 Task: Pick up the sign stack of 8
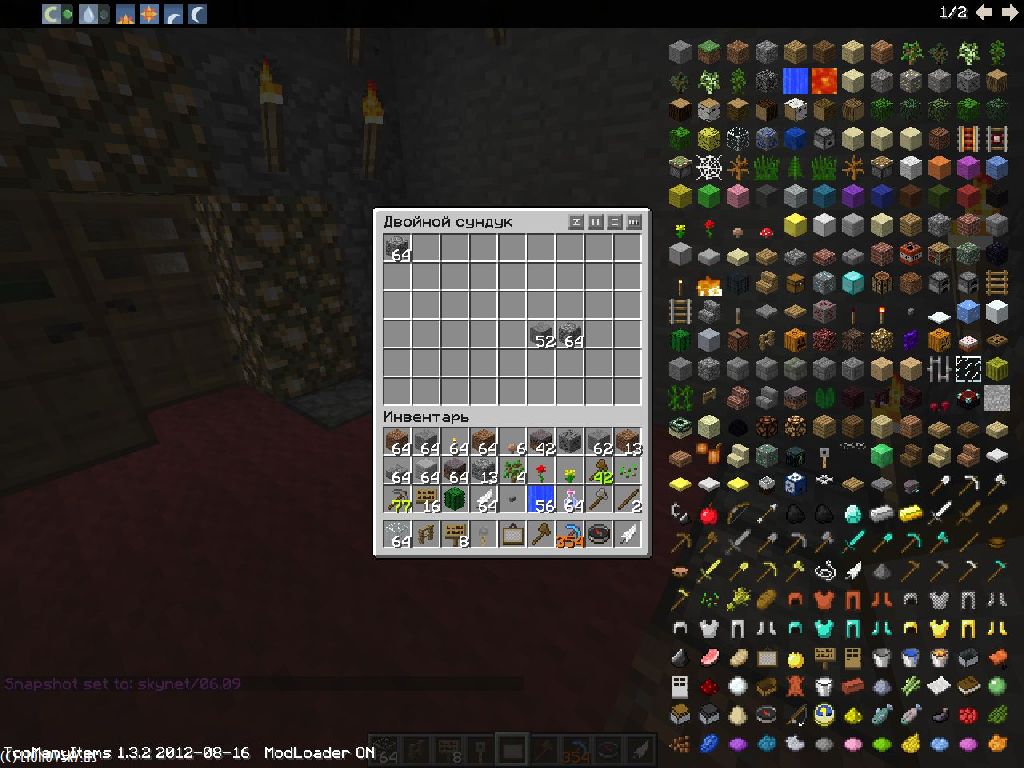coord(456,534)
